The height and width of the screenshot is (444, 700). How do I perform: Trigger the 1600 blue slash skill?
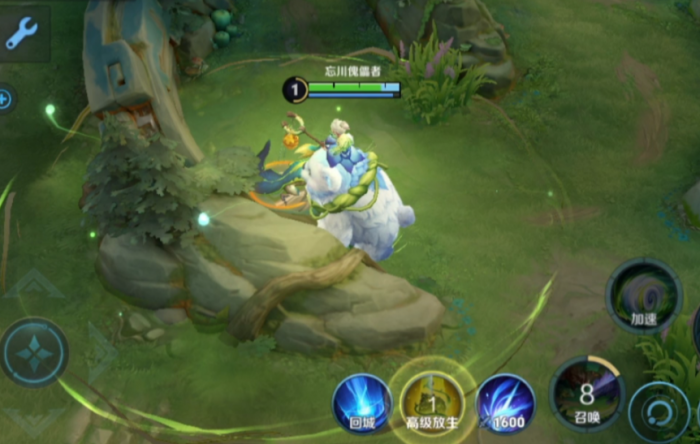tap(505, 403)
